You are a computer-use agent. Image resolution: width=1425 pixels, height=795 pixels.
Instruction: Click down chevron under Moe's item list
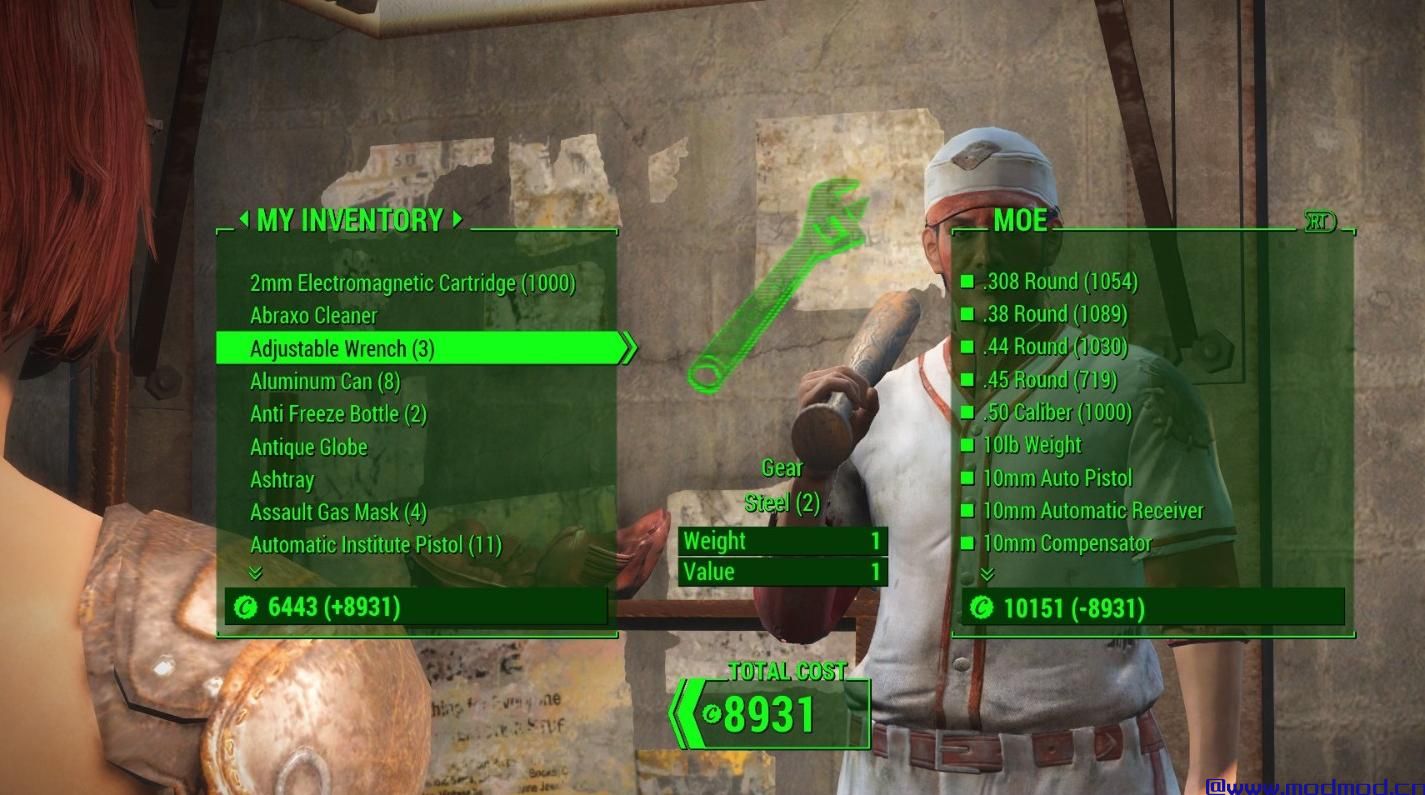(x=988, y=573)
